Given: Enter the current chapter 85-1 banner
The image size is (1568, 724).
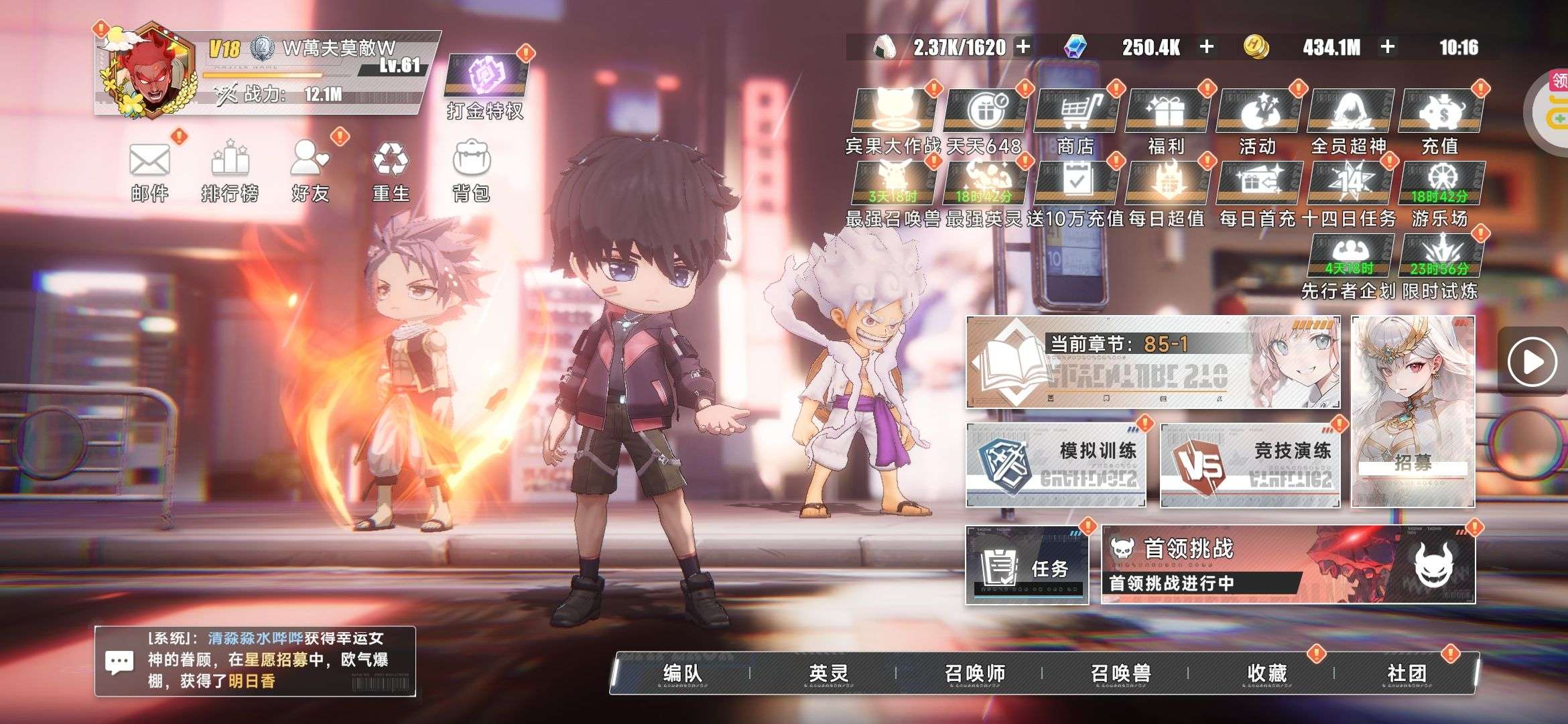Looking at the screenshot, I should pos(1153,363).
